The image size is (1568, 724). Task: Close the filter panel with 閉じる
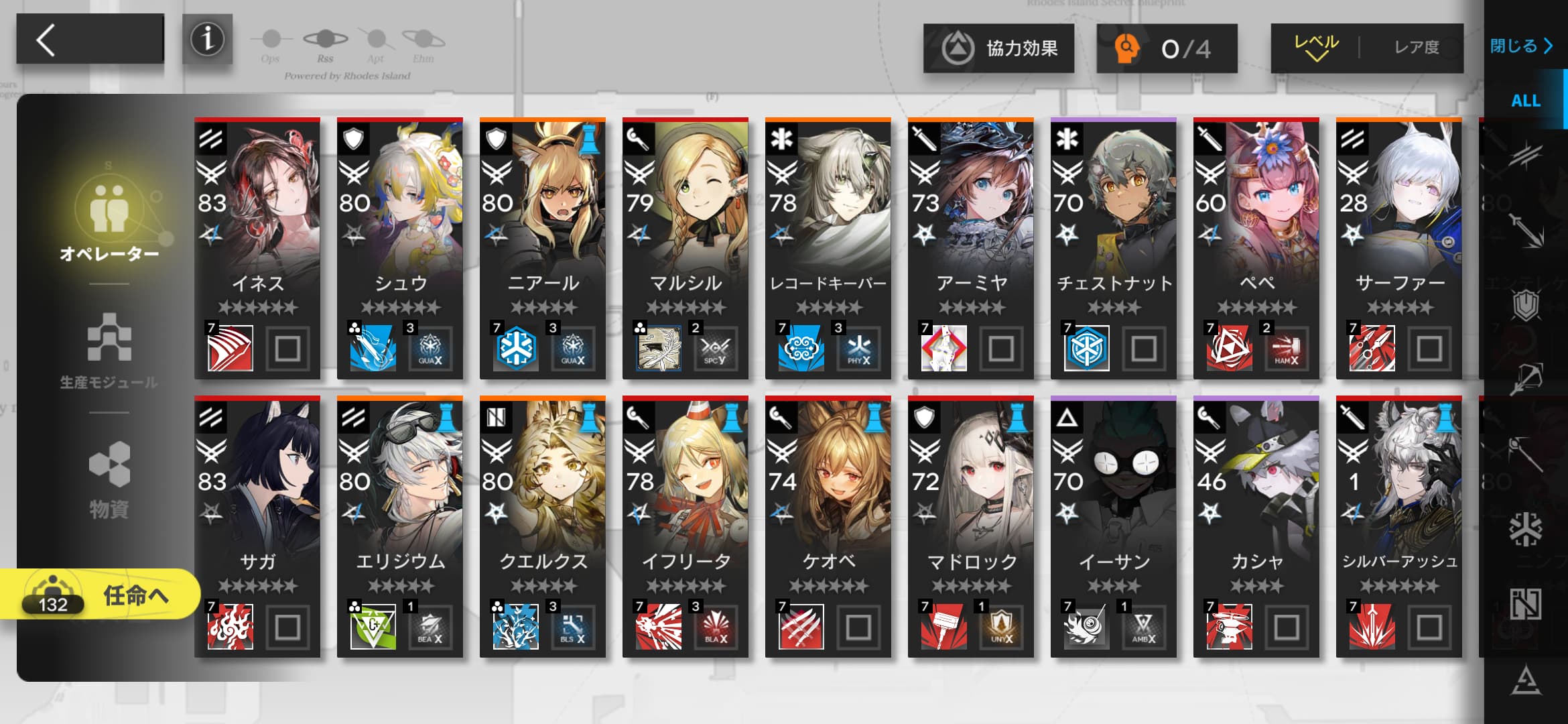[x=1520, y=46]
